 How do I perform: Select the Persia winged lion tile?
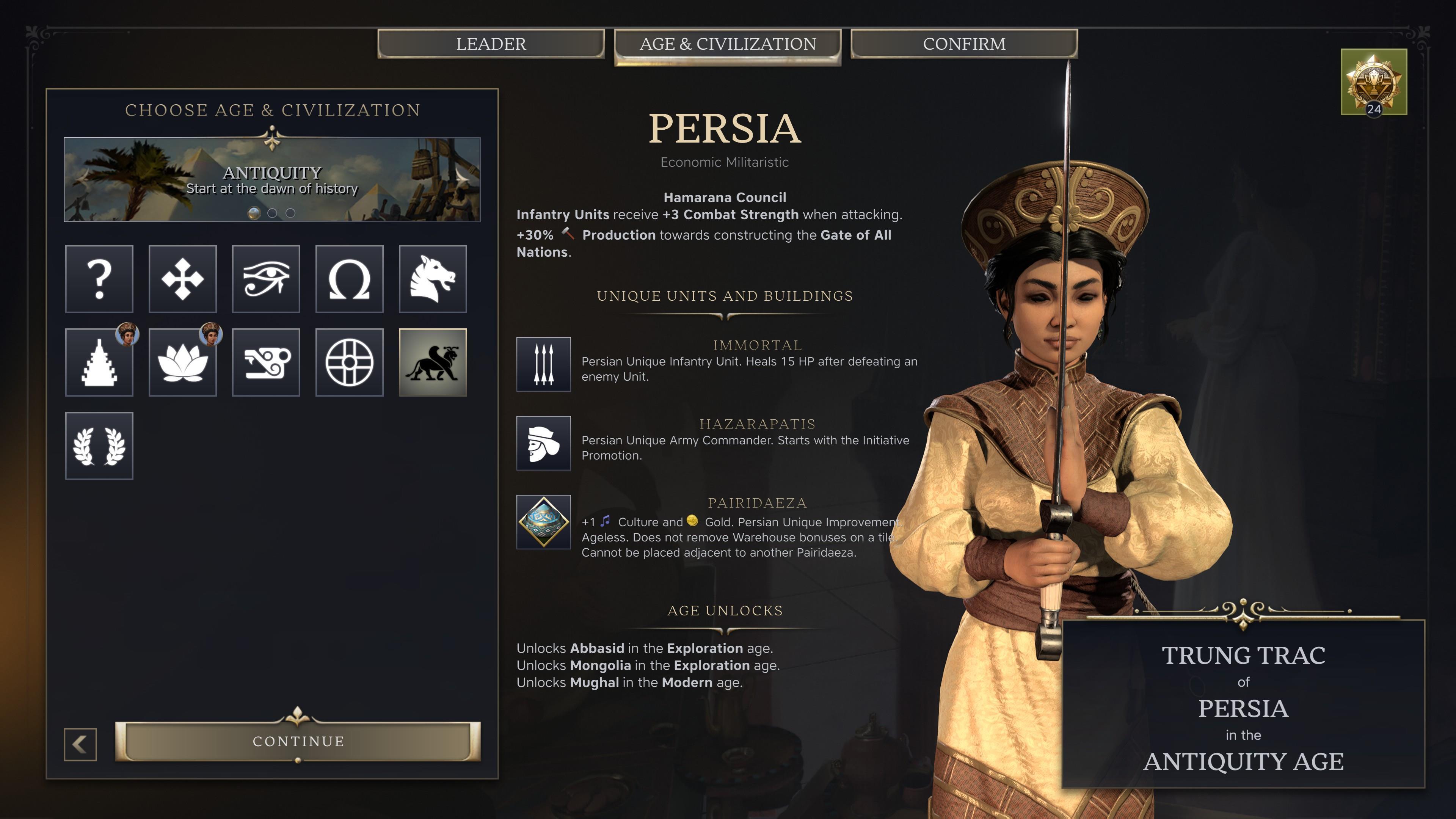tap(432, 362)
